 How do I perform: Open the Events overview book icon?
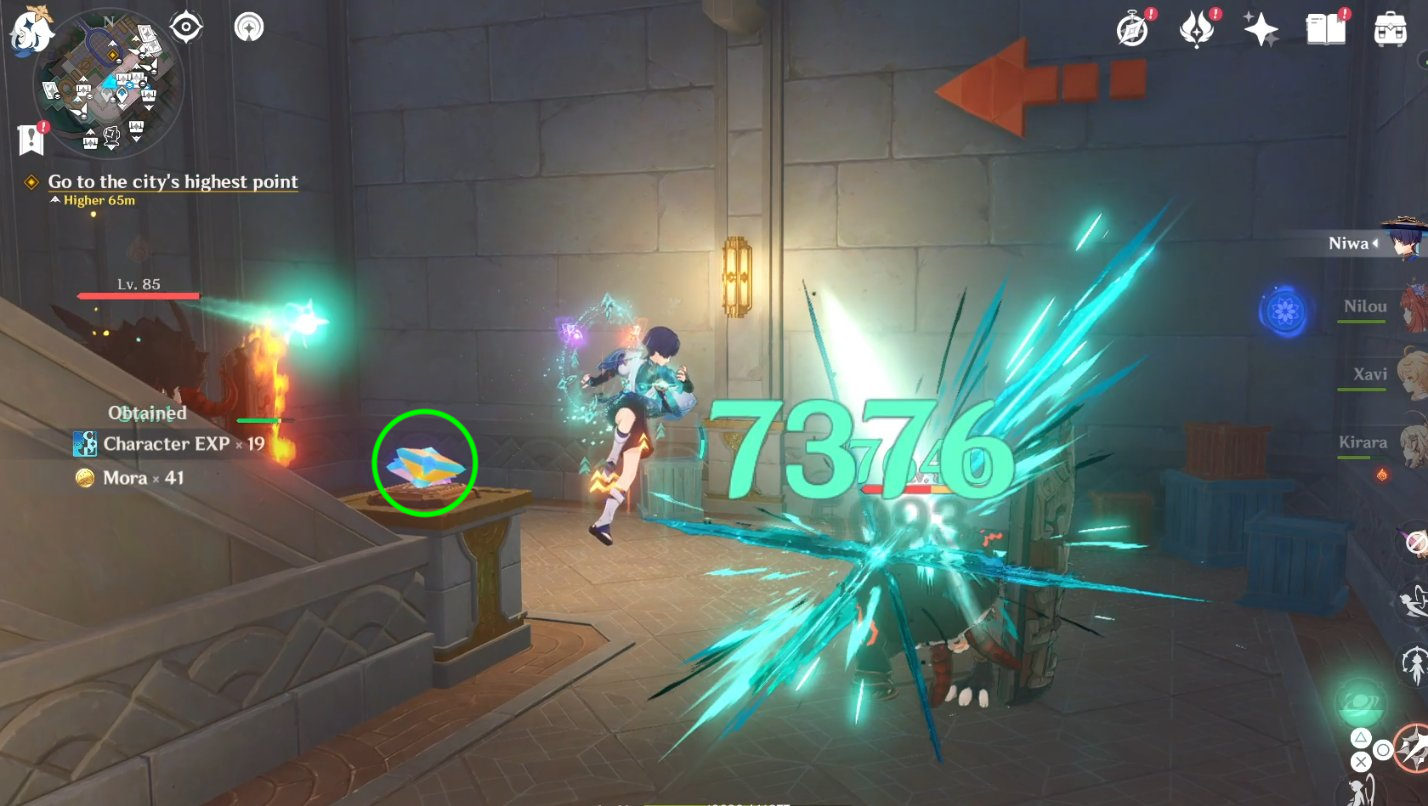point(1326,27)
